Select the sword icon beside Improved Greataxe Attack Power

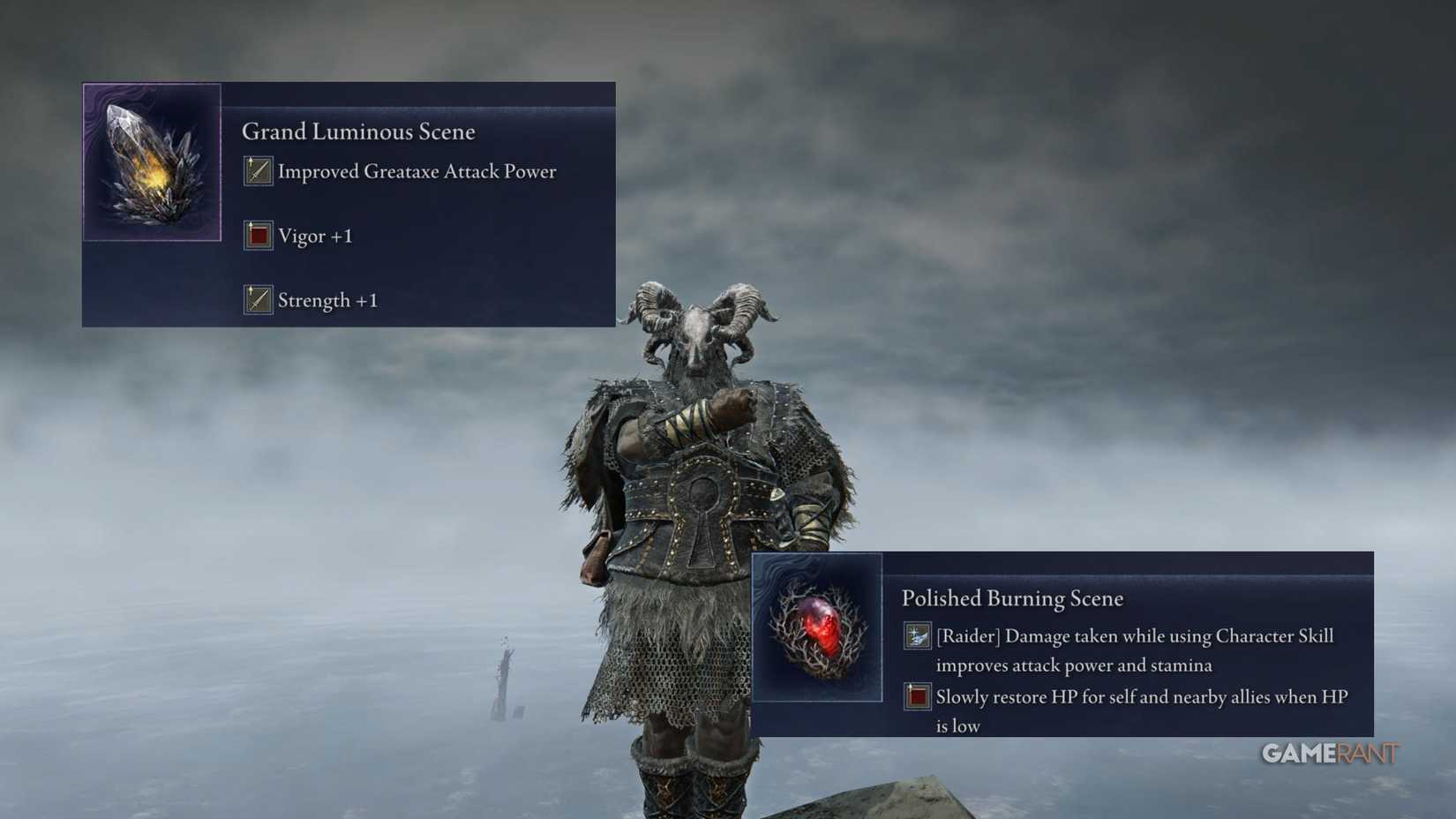click(x=256, y=170)
